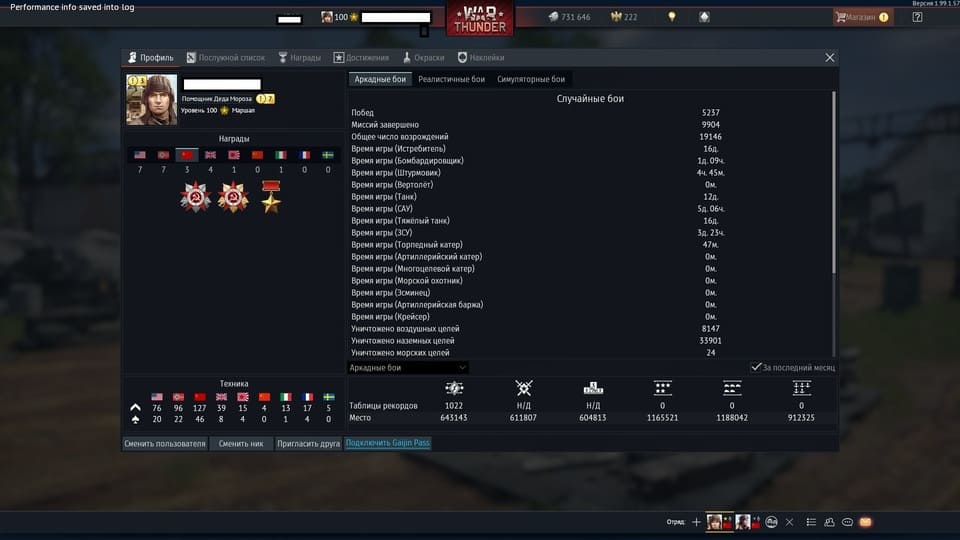
Task: Open the Магазин shop
Action: tap(862, 17)
